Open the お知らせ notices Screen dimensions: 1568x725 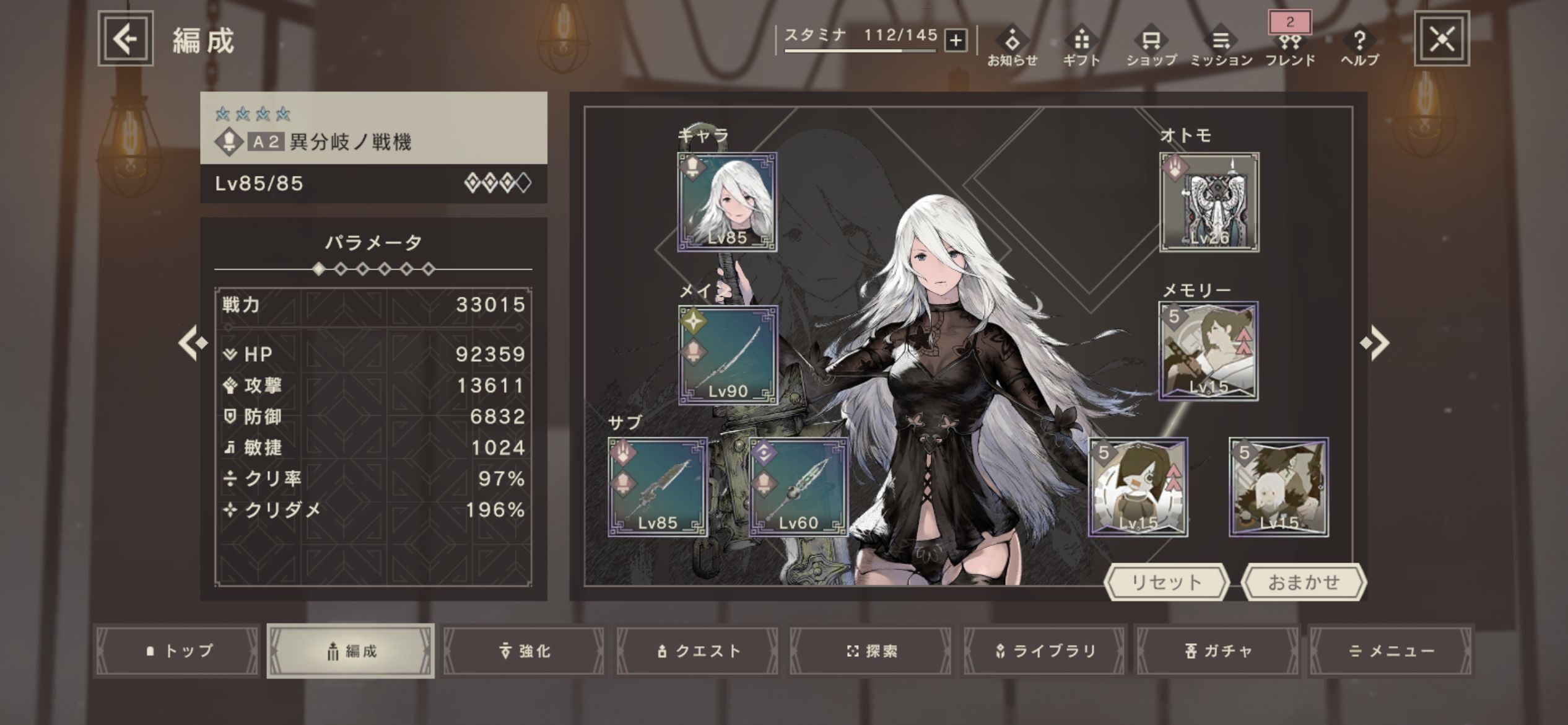[1012, 47]
